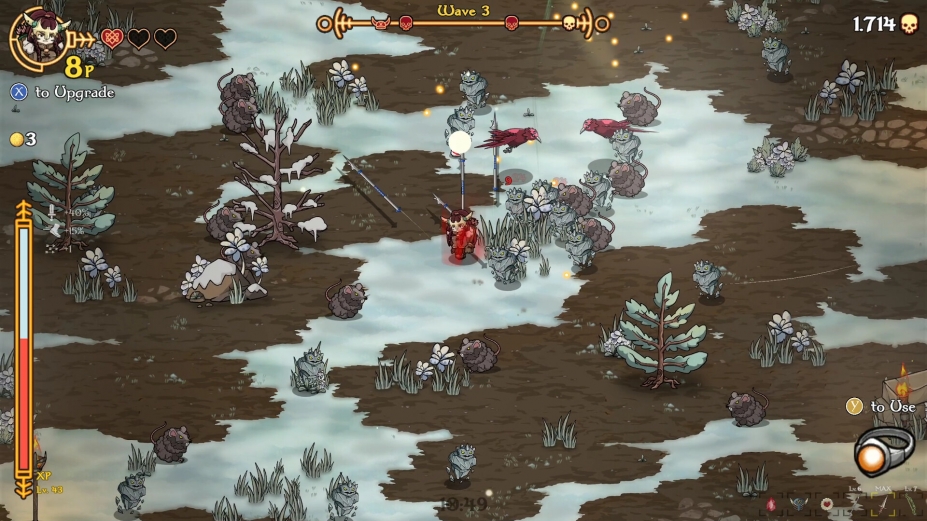This screenshot has width=927, height=521.
Task: Select the winged blue shield slot
Action: [x=798, y=503]
